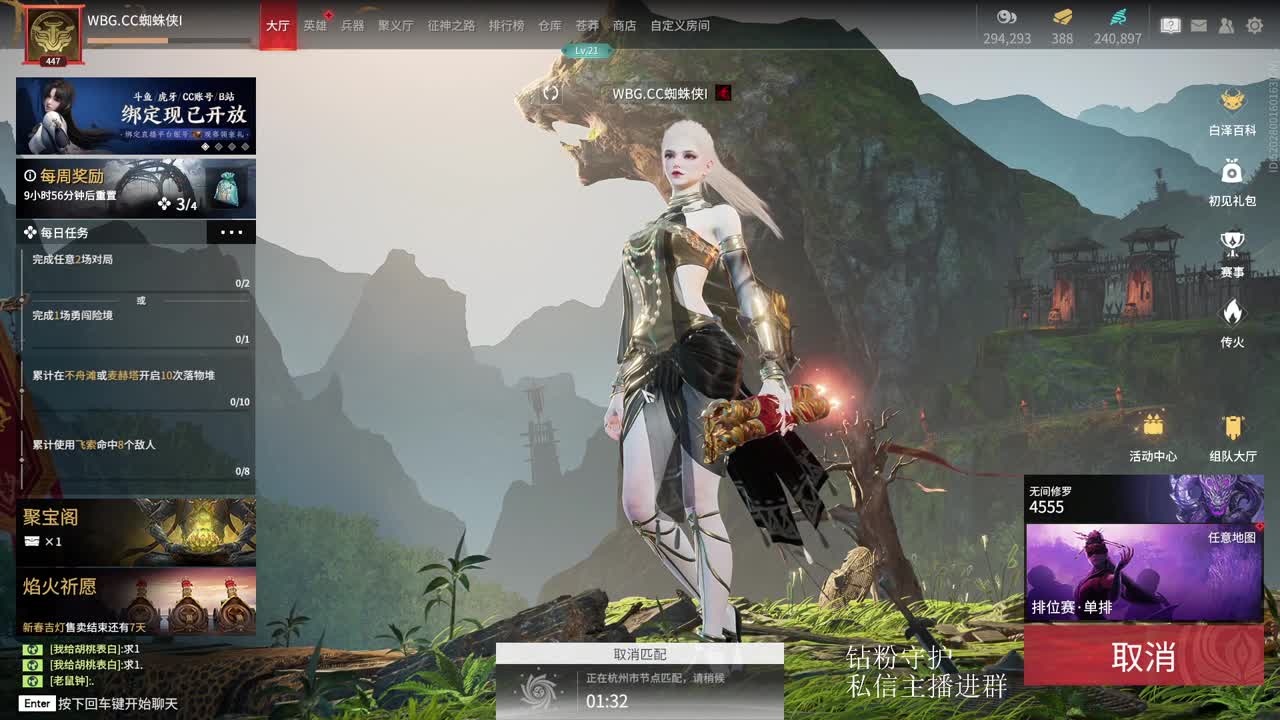Claim the 初见礼包 gift pack icon
Viewport: 1280px width, 720px height.
click(1231, 178)
